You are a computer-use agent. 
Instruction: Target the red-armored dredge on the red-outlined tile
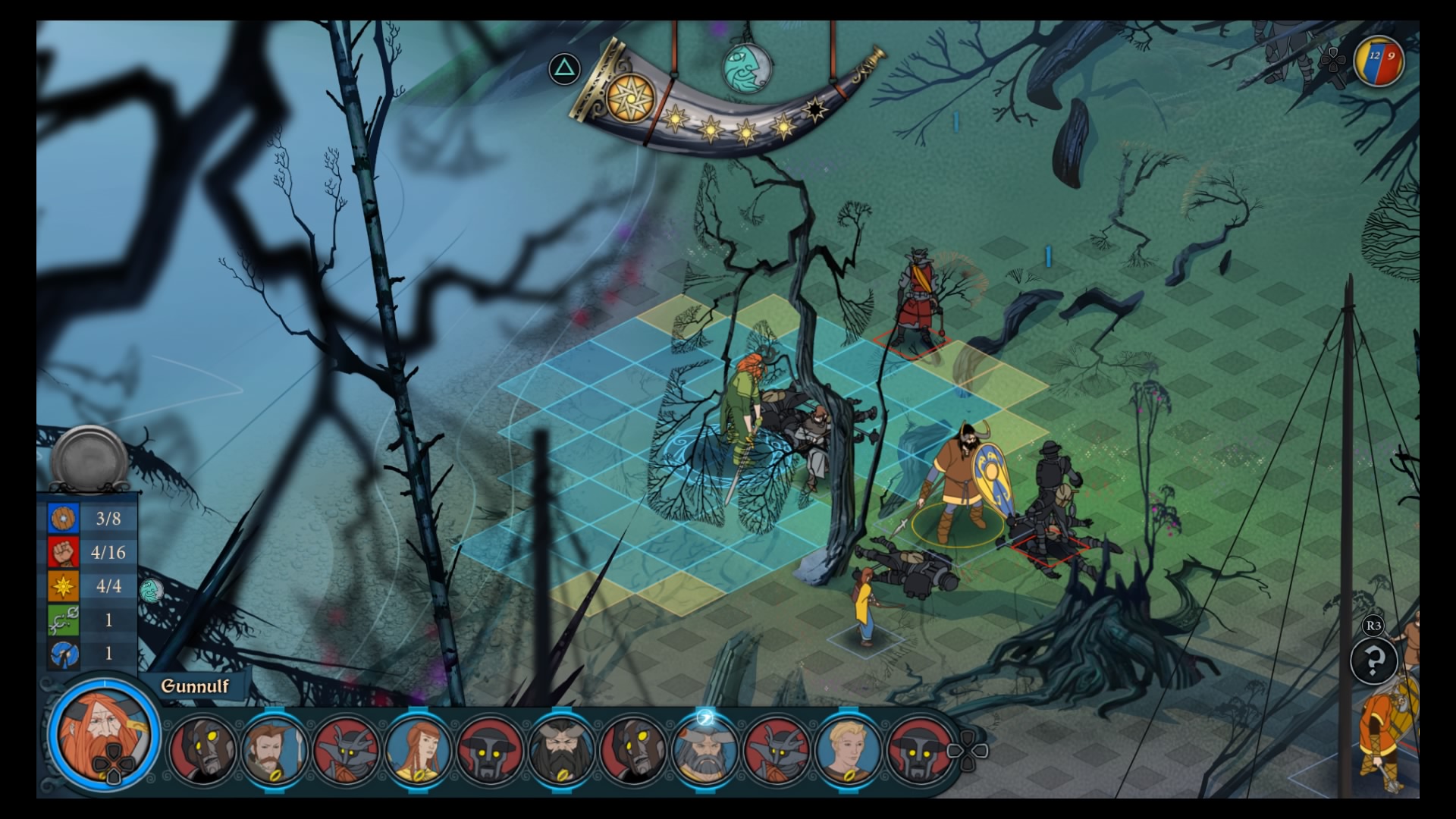[919, 303]
